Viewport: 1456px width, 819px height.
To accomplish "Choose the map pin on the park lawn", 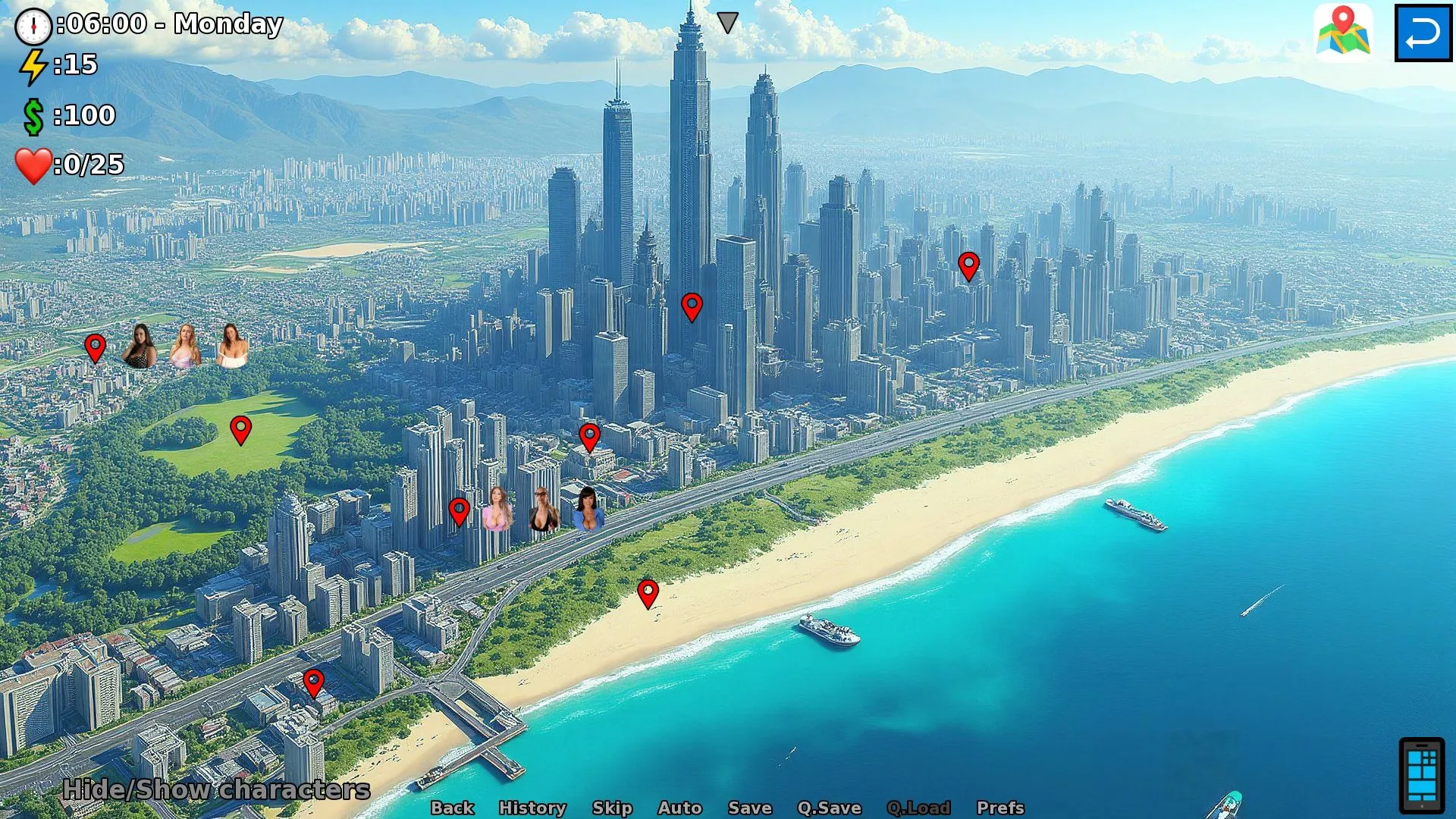I will (240, 429).
